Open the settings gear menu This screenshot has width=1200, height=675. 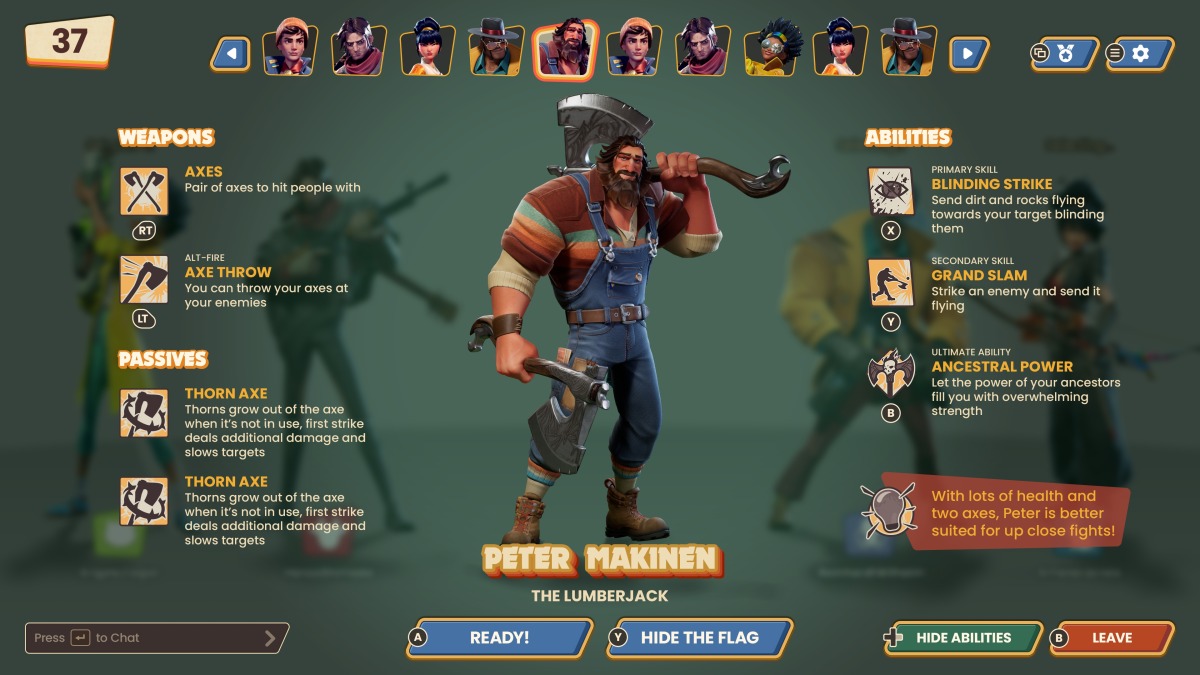point(1139,53)
